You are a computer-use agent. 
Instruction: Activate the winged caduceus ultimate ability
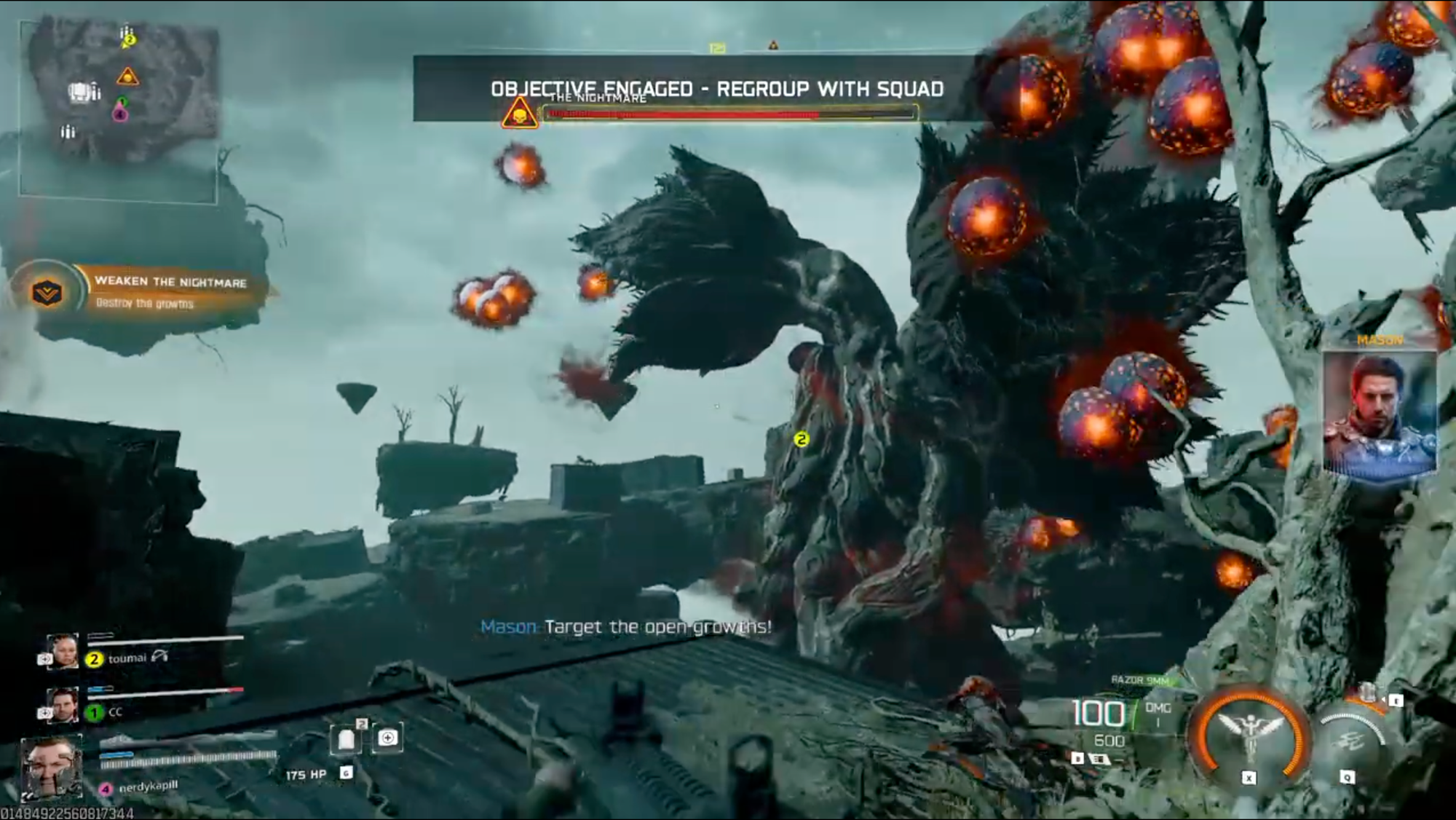(x=1249, y=734)
